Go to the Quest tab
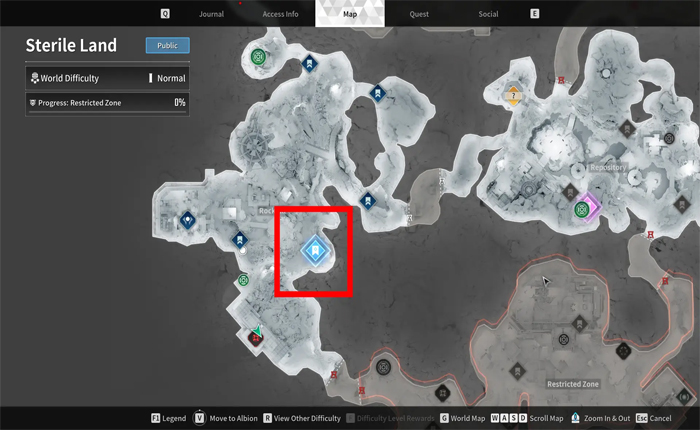The image size is (700, 430). 421,14
